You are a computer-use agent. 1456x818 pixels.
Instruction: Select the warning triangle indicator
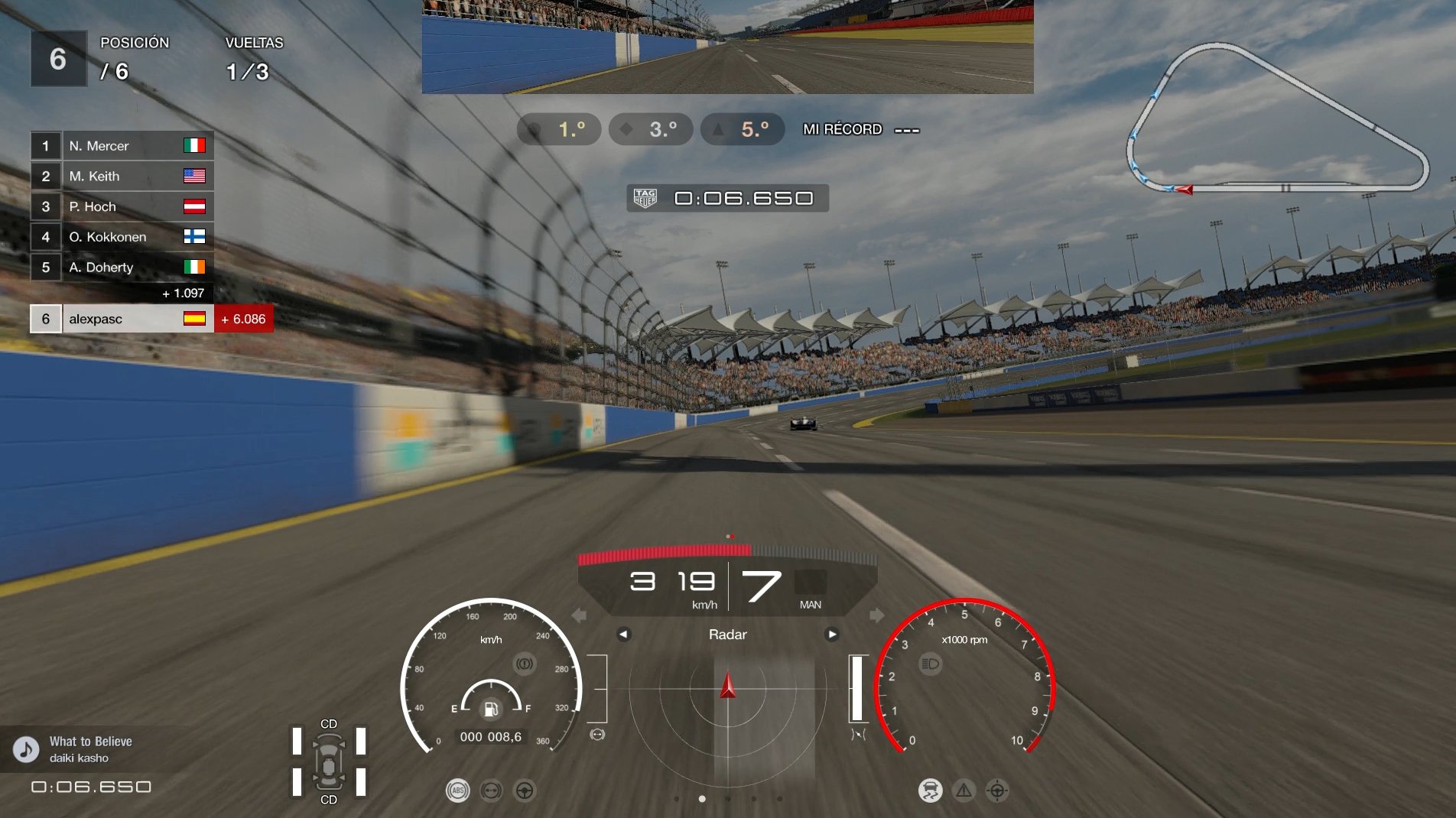coord(964,790)
